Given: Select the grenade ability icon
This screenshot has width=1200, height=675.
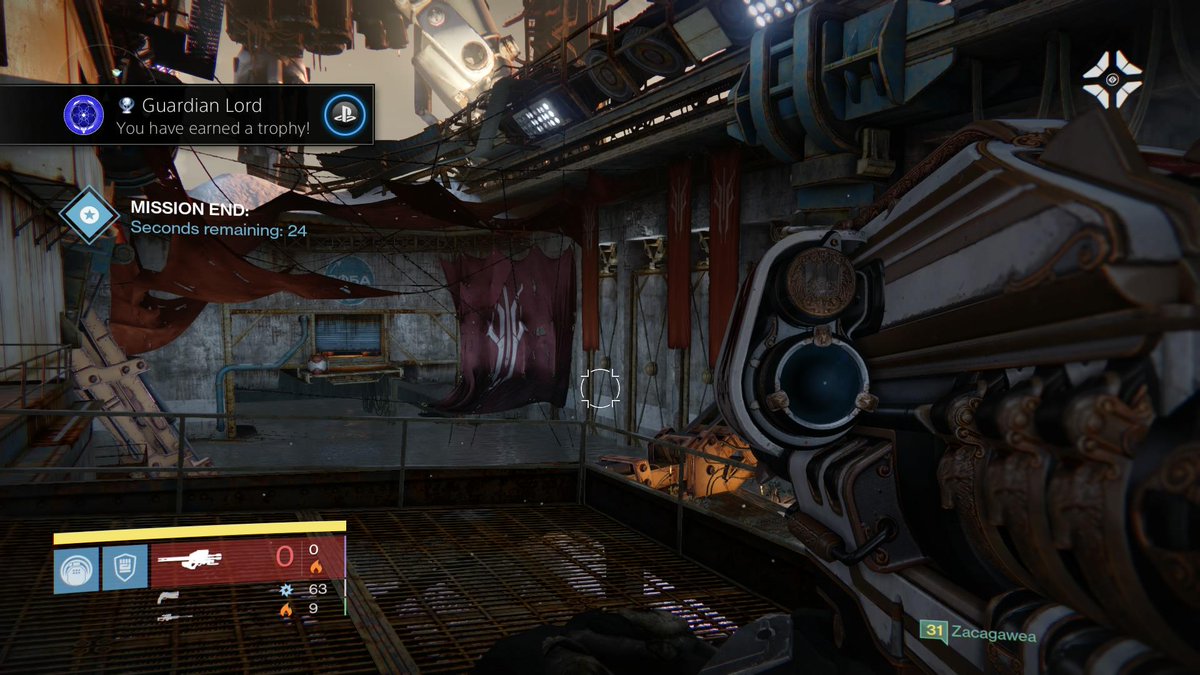Looking at the screenshot, I should [76, 569].
